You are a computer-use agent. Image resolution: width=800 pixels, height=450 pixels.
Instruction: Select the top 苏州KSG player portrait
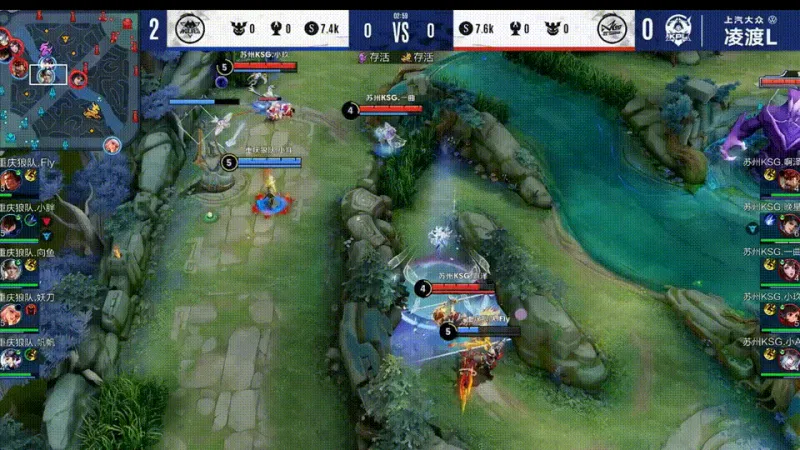tap(789, 181)
